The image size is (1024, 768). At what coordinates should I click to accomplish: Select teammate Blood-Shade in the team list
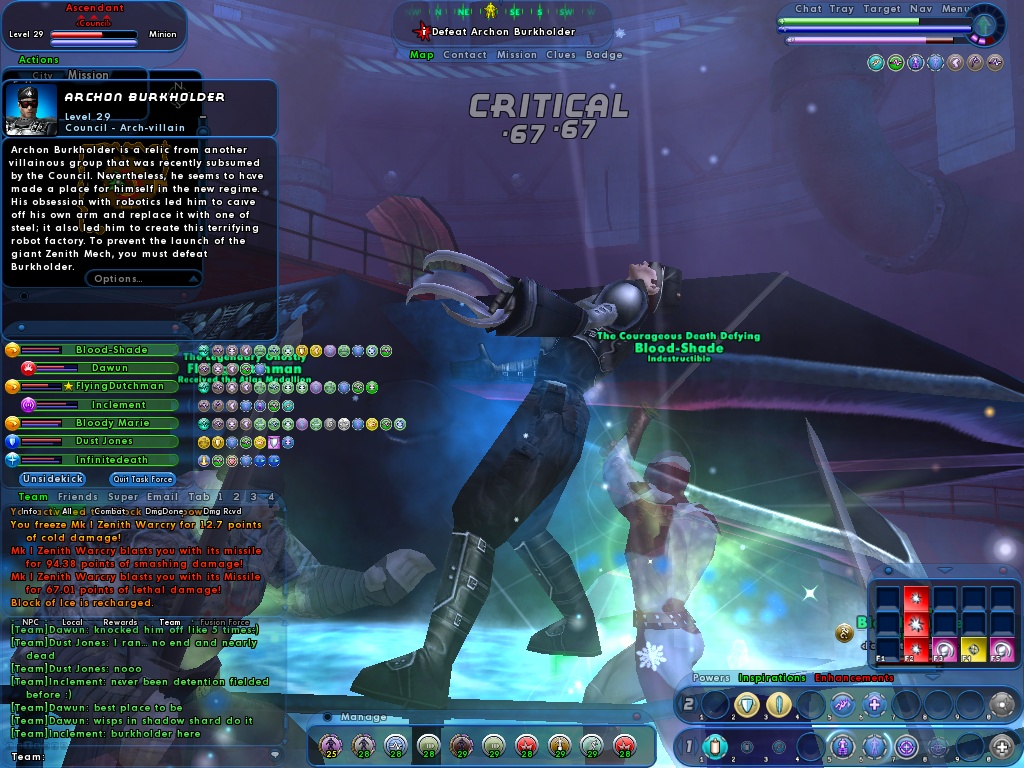[111, 350]
